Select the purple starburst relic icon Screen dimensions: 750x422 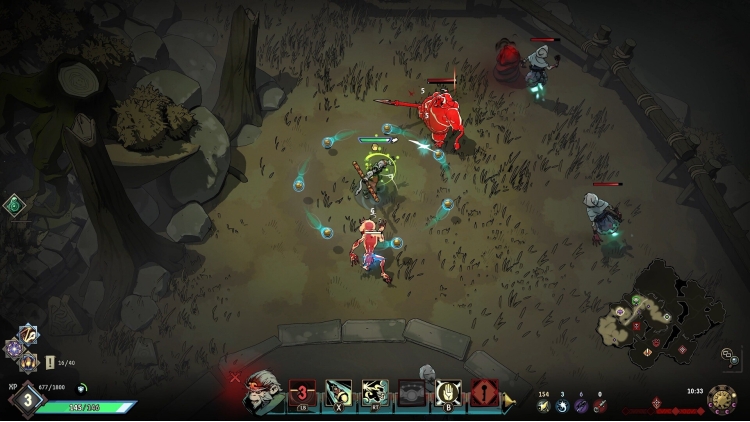click(x=14, y=348)
